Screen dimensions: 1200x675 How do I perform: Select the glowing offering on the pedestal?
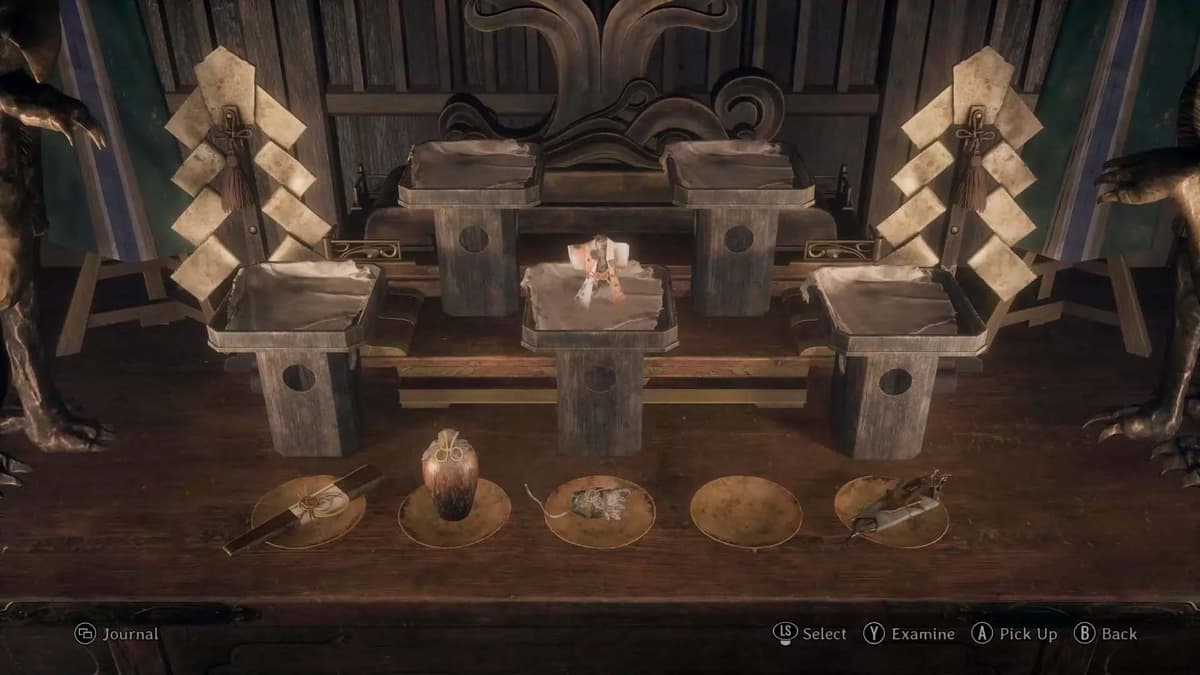coord(594,268)
